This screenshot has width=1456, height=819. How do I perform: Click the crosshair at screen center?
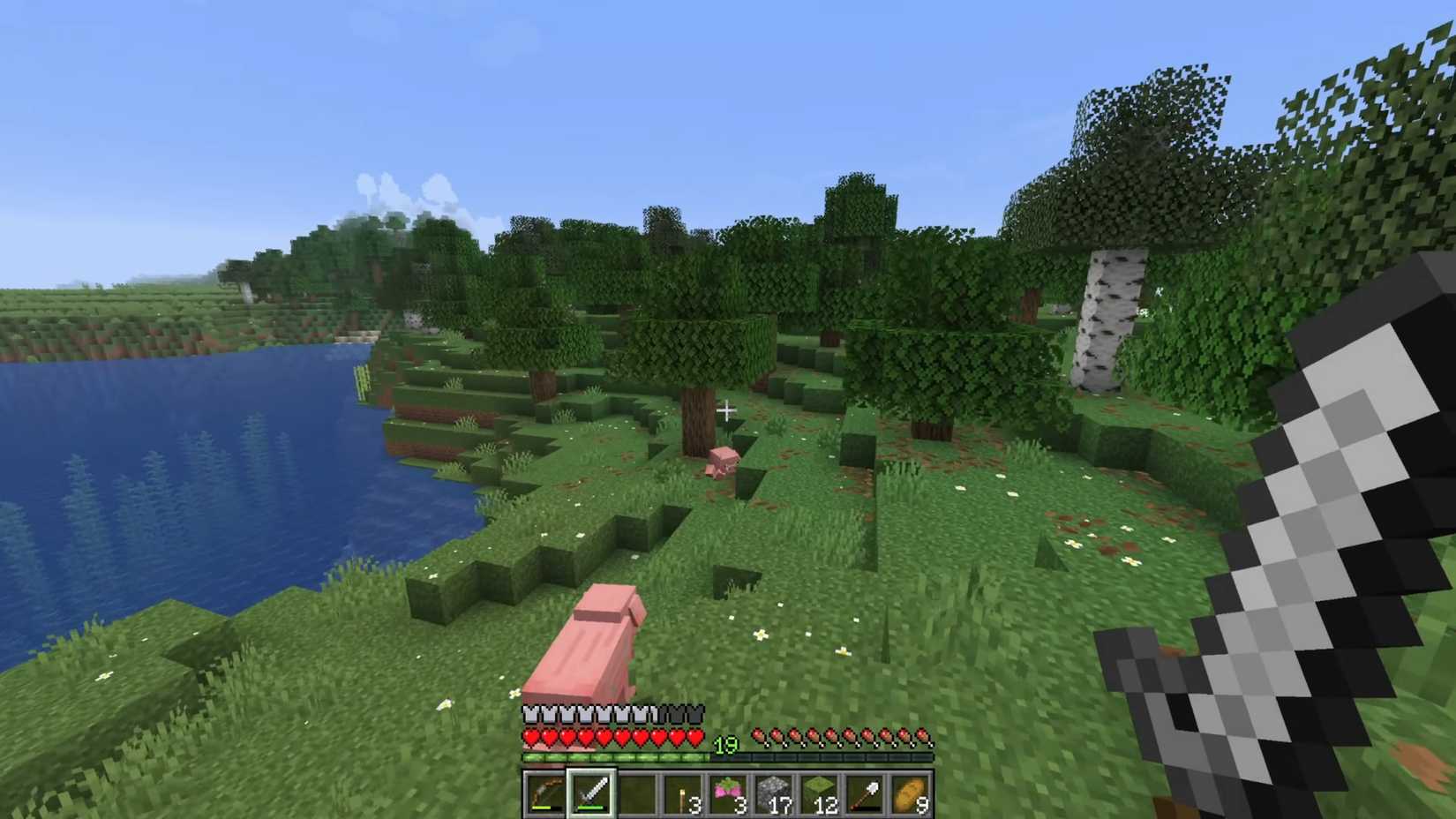click(728, 409)
